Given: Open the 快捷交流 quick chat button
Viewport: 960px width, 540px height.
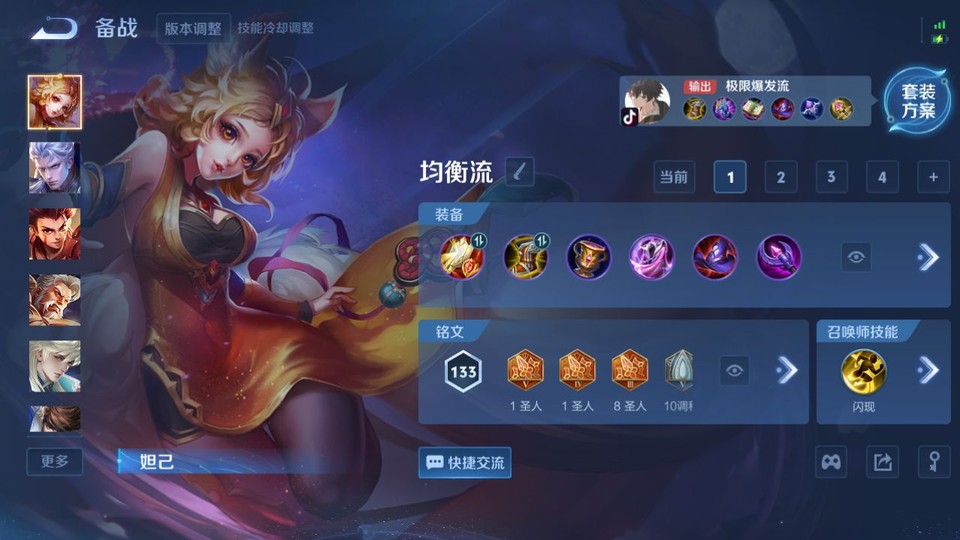Looking at the screenshot, I should 465,462.
